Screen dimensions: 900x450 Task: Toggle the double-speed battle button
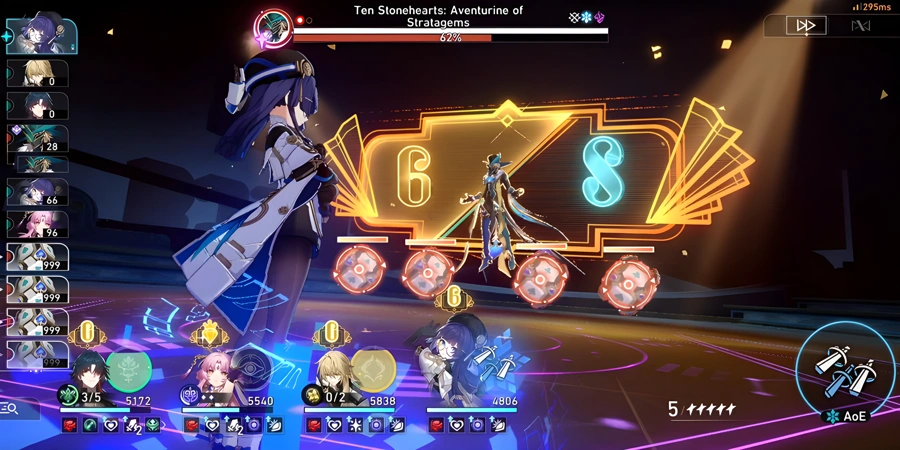pos(806,26)
